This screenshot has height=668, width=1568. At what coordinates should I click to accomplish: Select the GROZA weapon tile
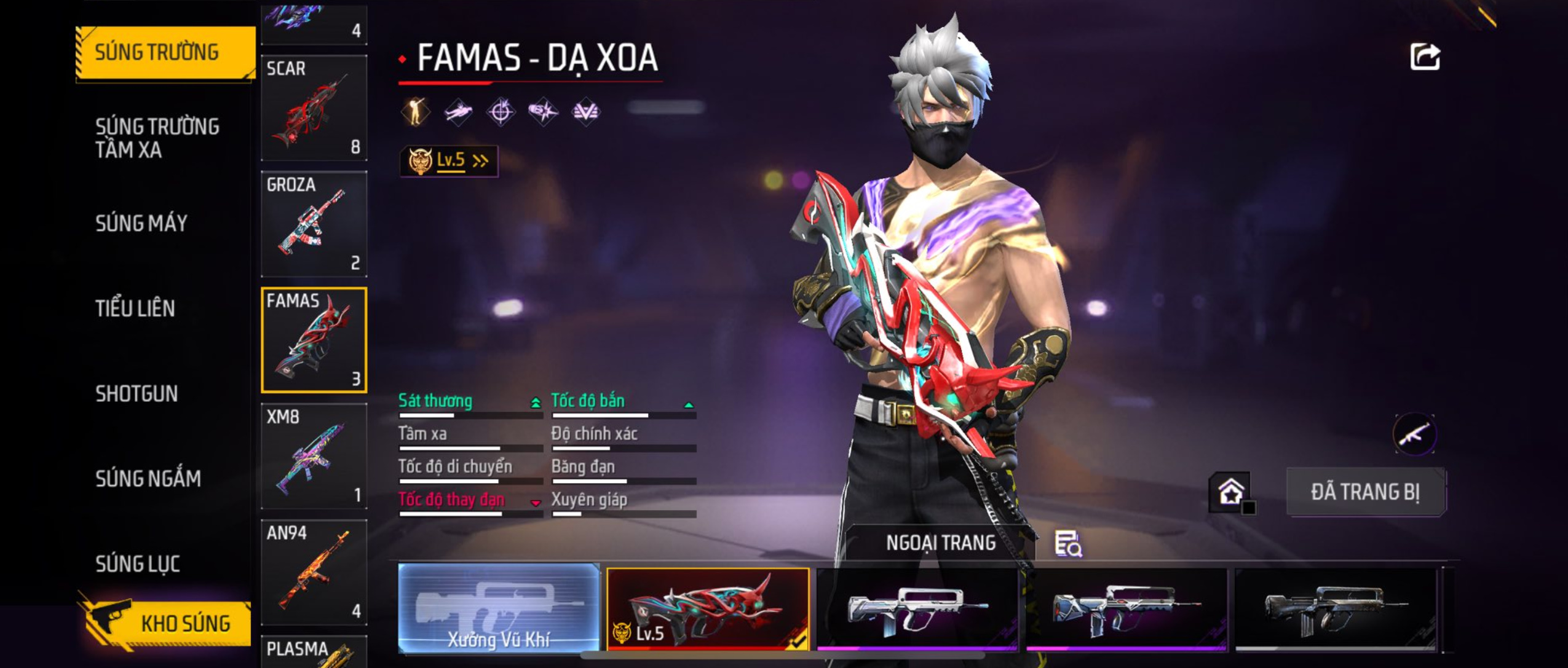click(x=314, y=224)
